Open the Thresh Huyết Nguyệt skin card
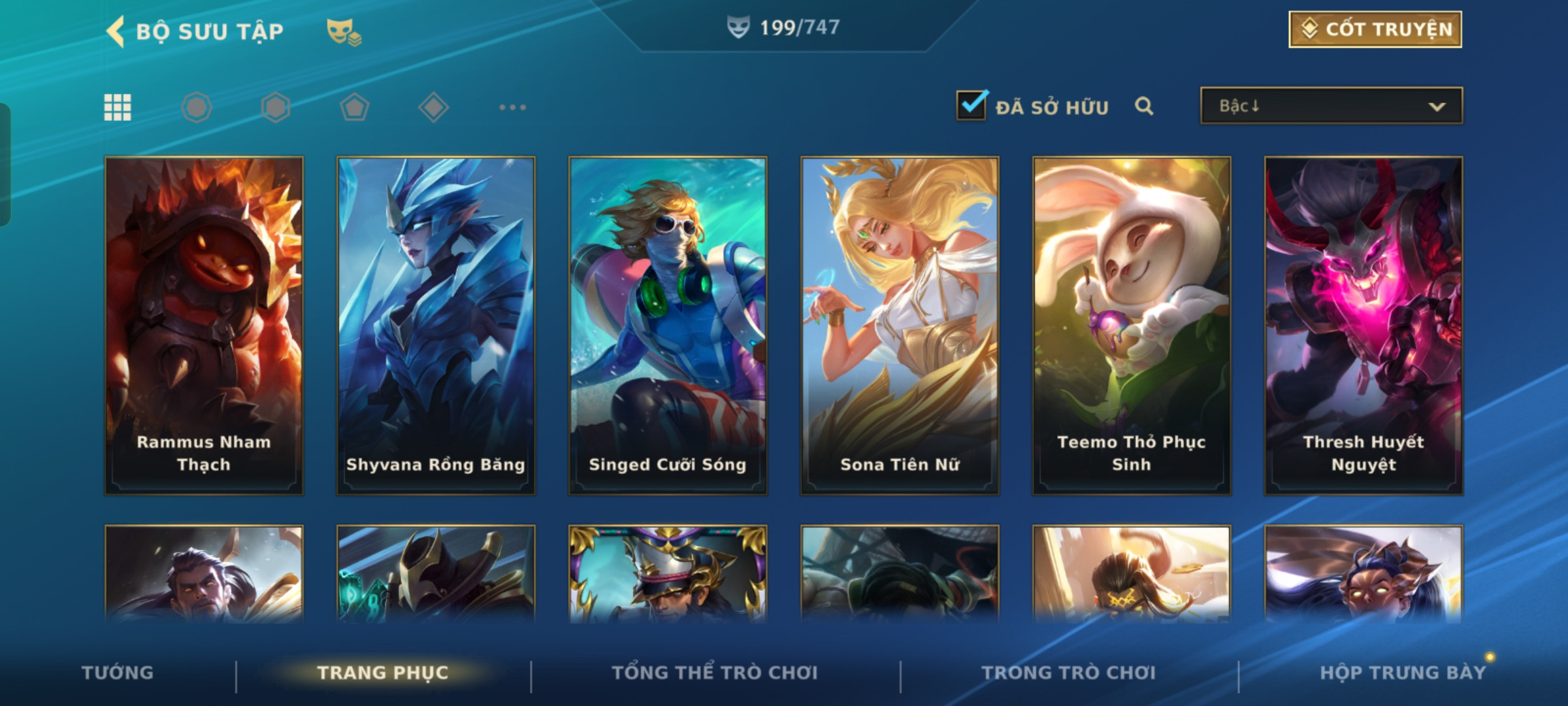 [1364, 325]
